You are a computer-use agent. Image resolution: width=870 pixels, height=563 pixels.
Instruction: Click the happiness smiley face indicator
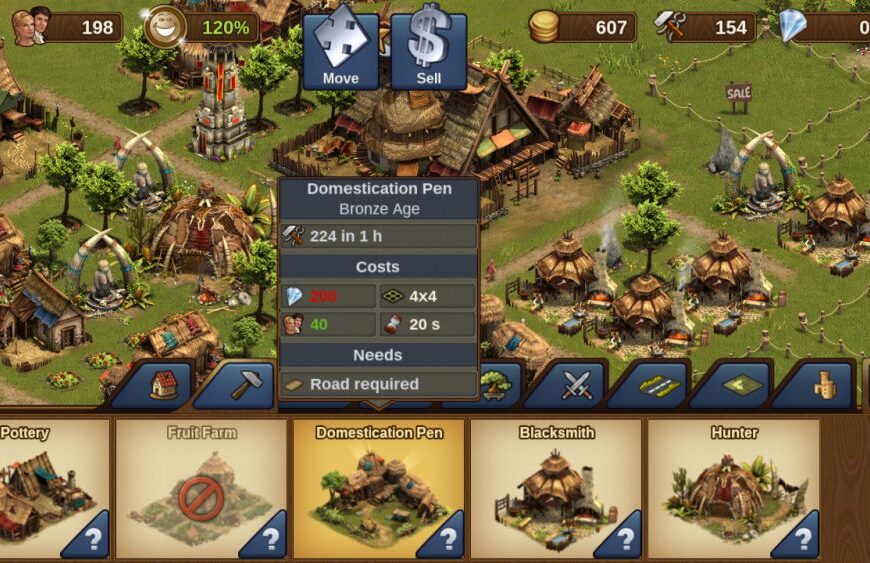tap(164, 27)
